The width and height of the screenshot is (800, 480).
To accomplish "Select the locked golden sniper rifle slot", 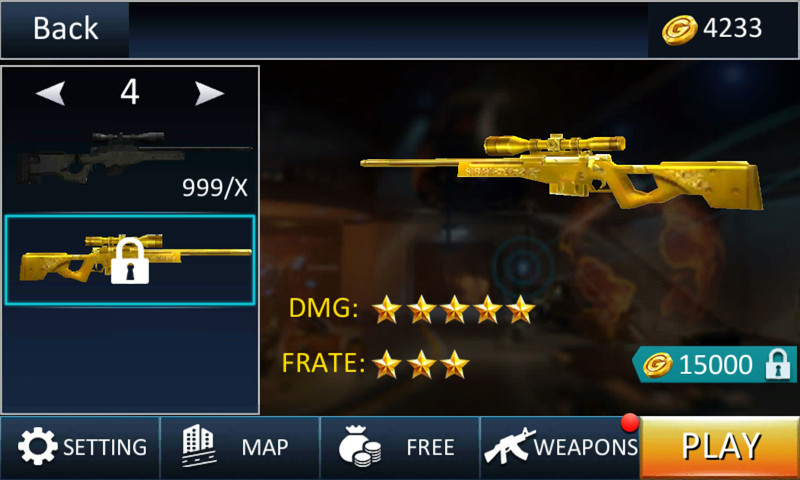I will tap(130, 260).
